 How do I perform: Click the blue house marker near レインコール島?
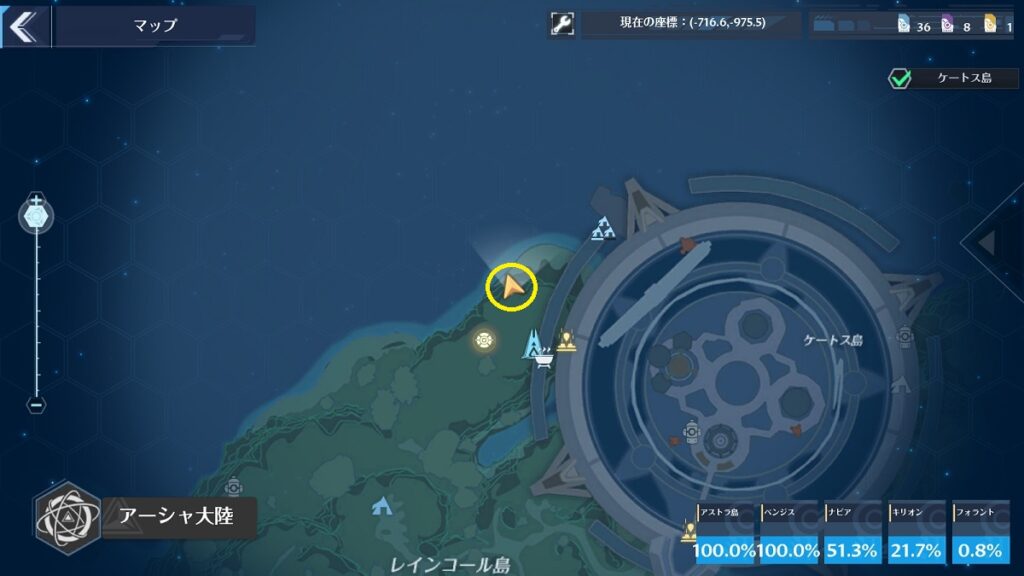coord(381,506)
